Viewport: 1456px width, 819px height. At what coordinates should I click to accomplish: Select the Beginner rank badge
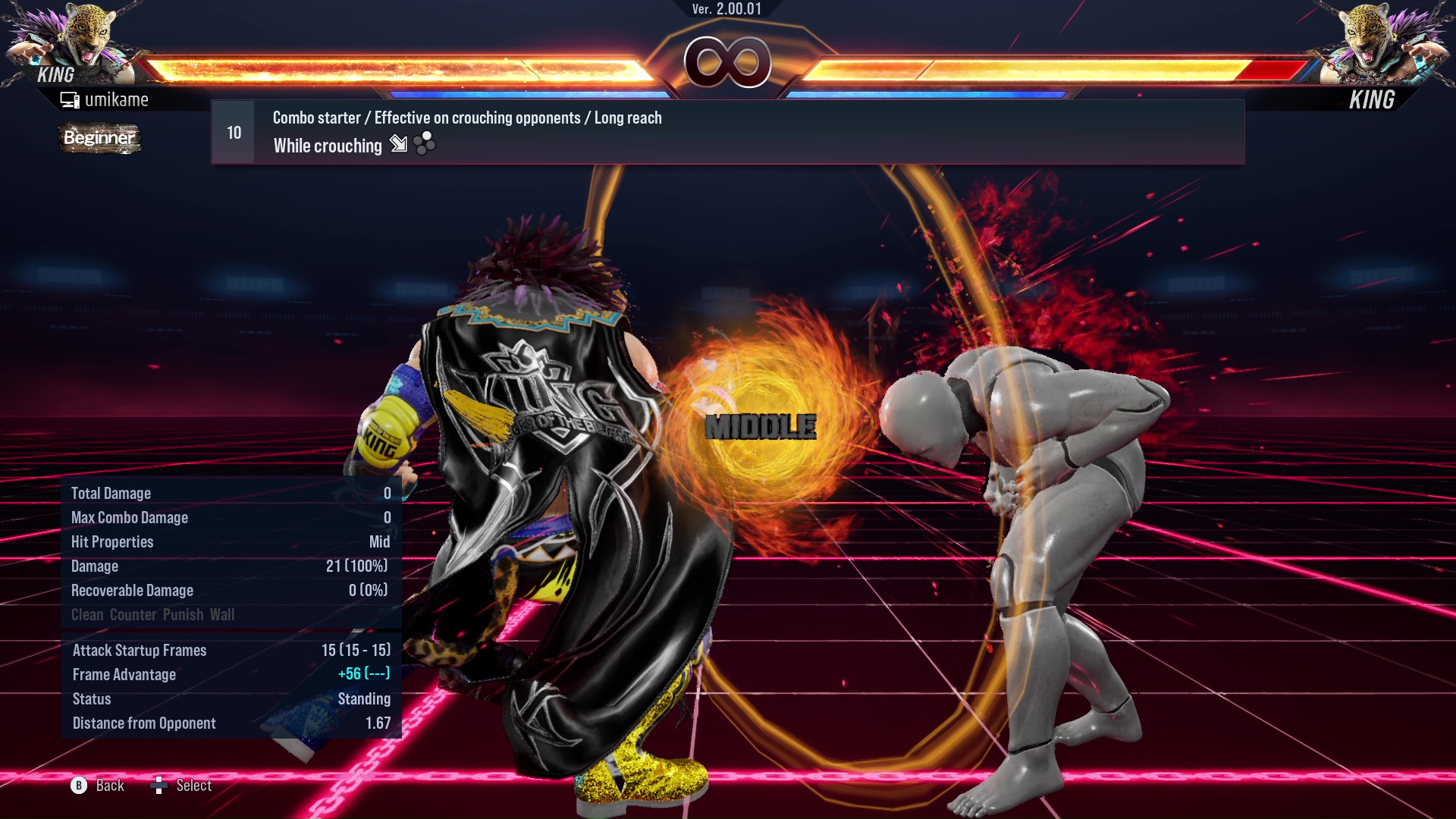(99, 138)
